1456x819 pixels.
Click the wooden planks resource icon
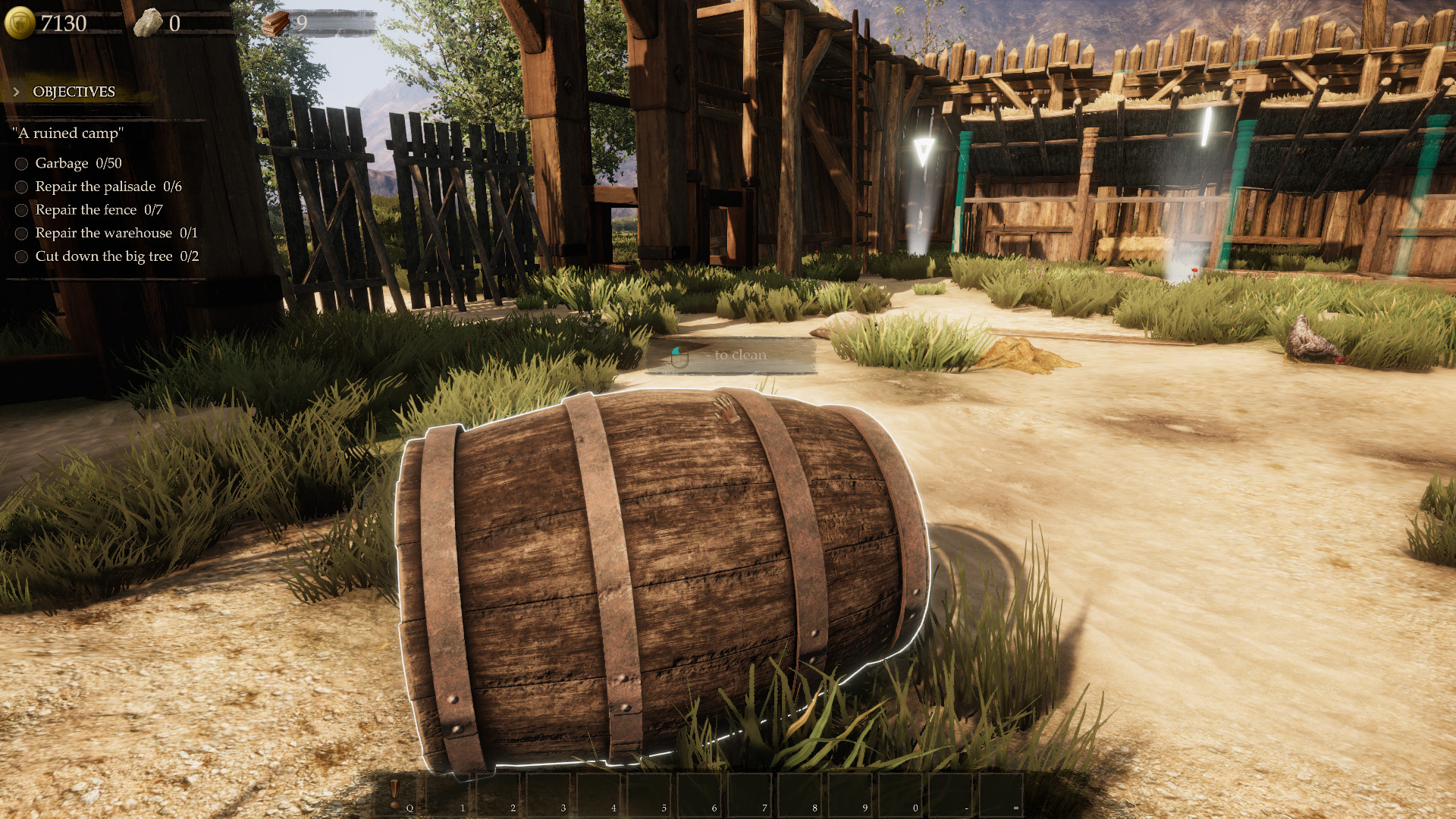click(x=275, y=21)
